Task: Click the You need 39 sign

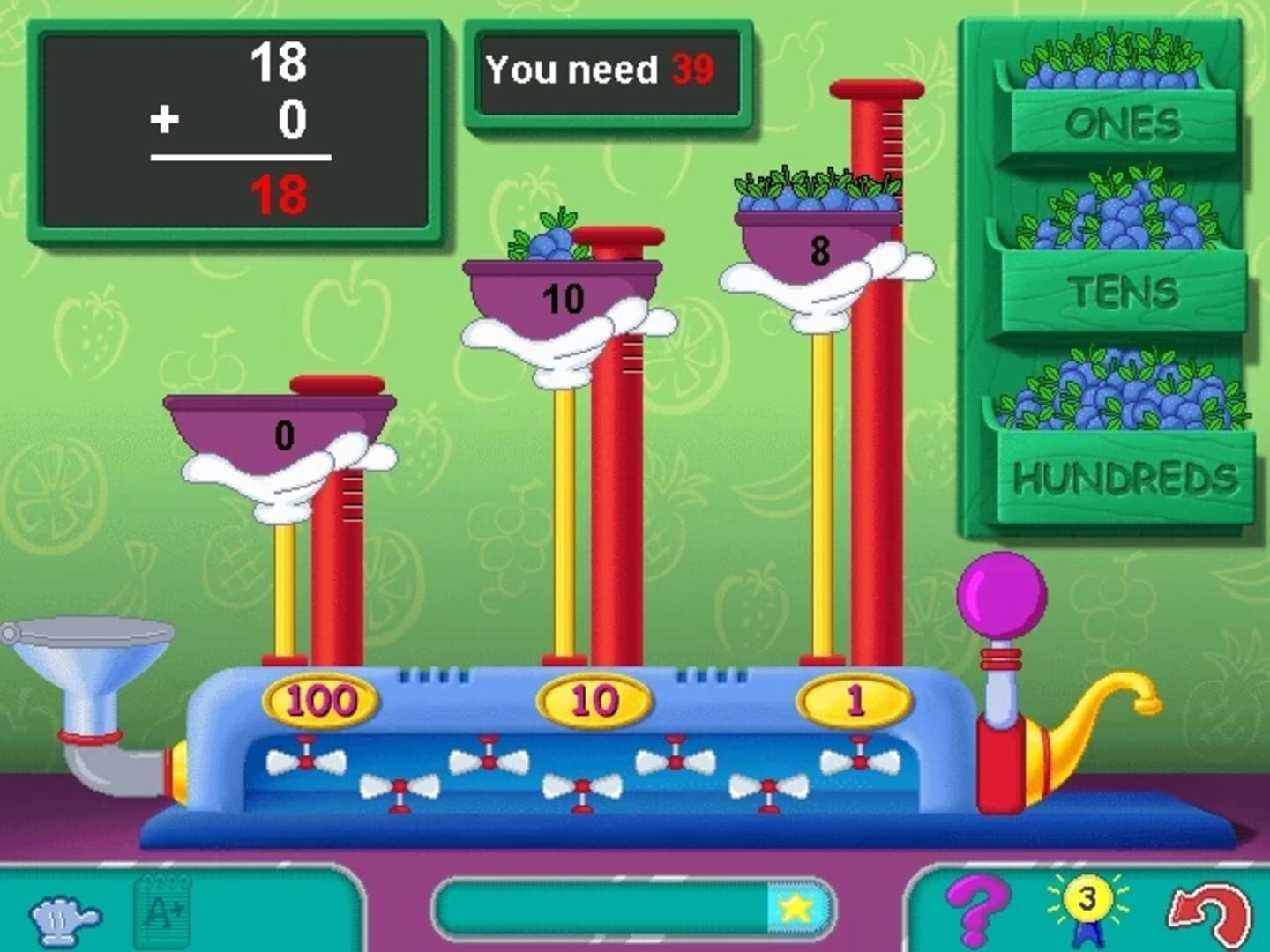Action: click(x=611, y=73)
